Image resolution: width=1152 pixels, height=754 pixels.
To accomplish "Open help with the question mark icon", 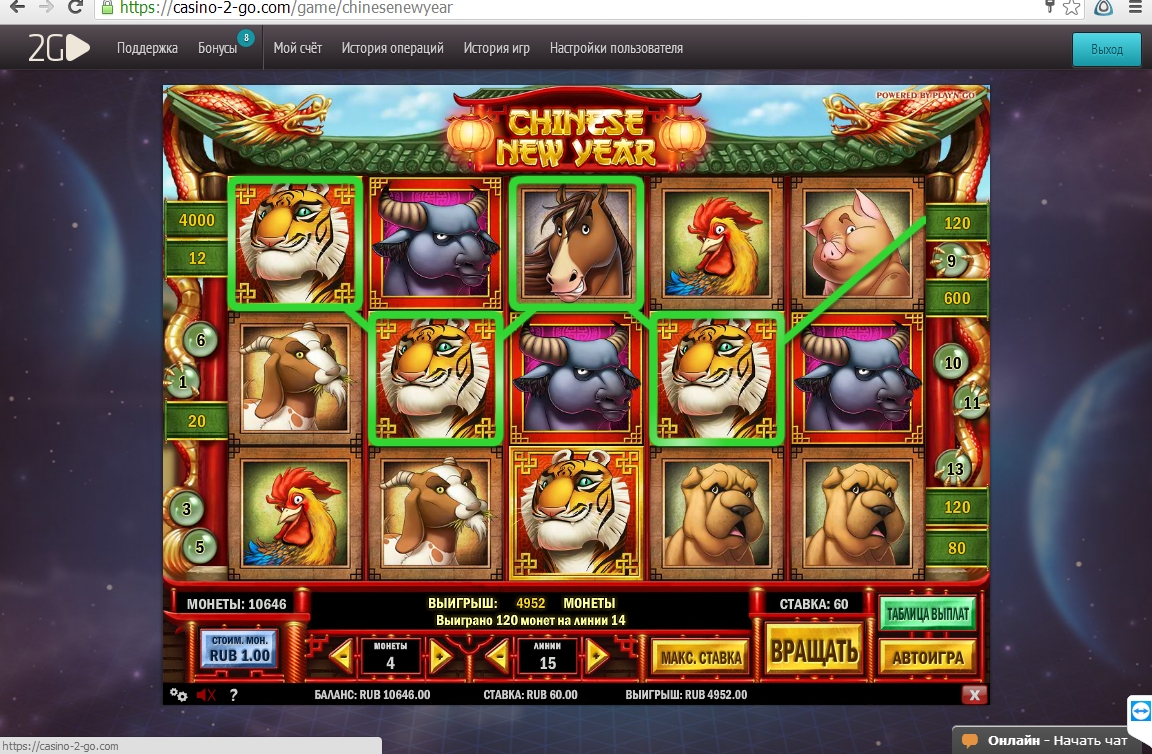I will (234, 695).
